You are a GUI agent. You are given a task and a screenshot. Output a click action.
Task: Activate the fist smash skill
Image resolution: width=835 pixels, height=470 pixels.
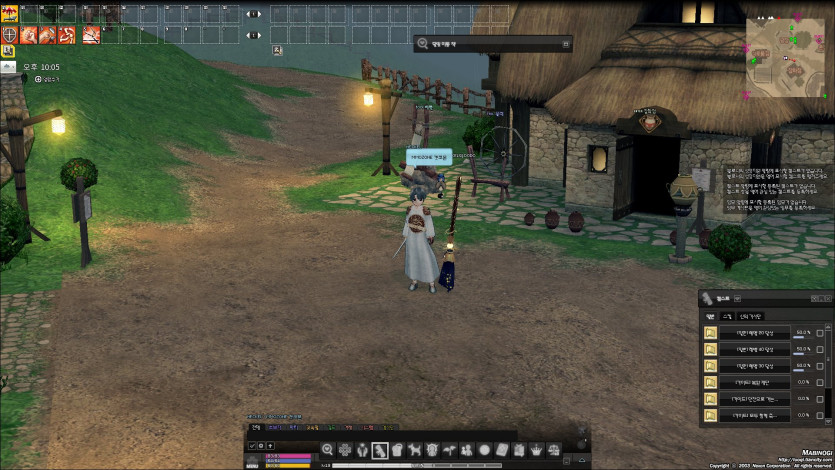point(27,35)
